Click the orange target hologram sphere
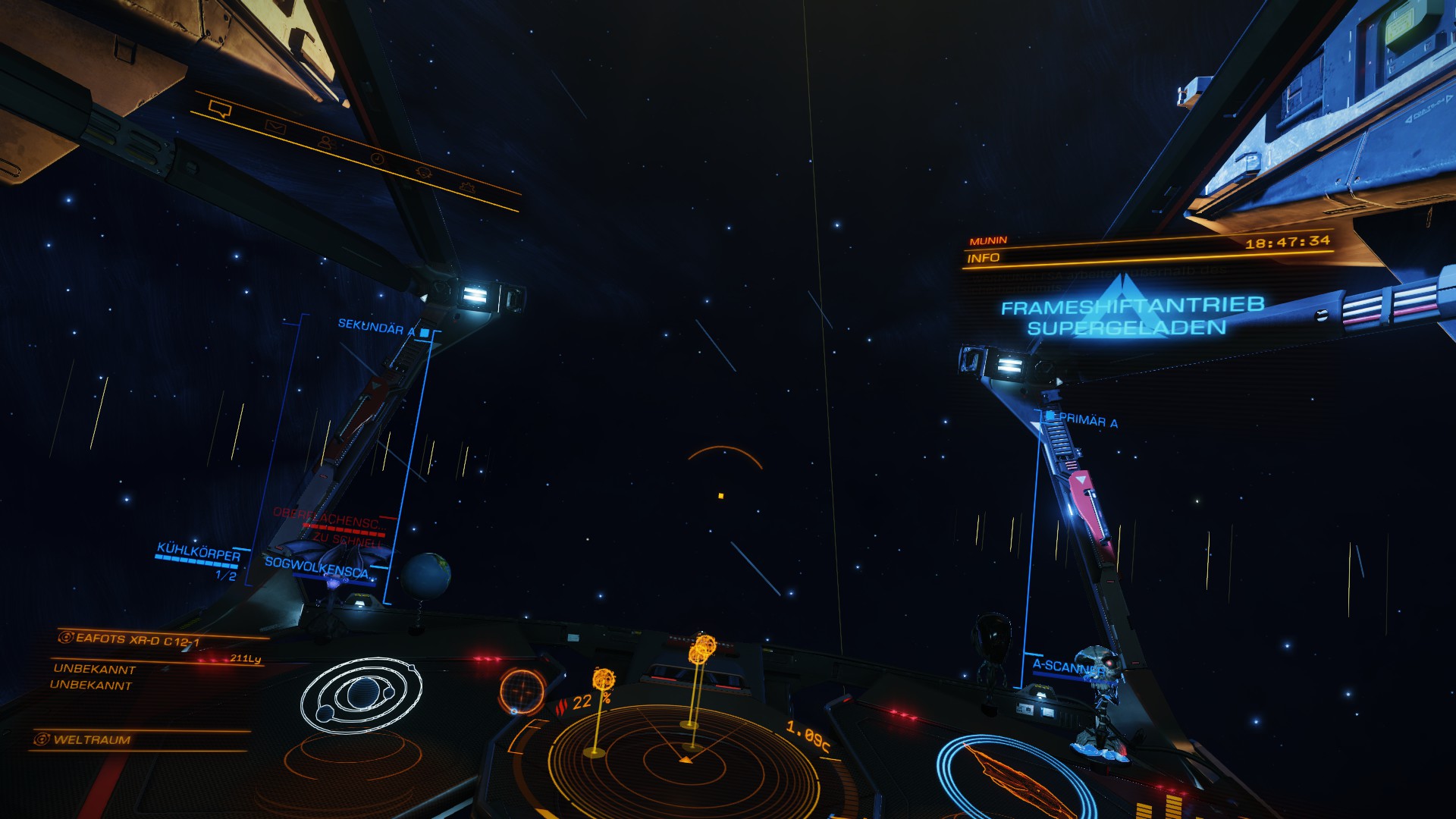The image size is (1456, 819). (x=522, y=692)
